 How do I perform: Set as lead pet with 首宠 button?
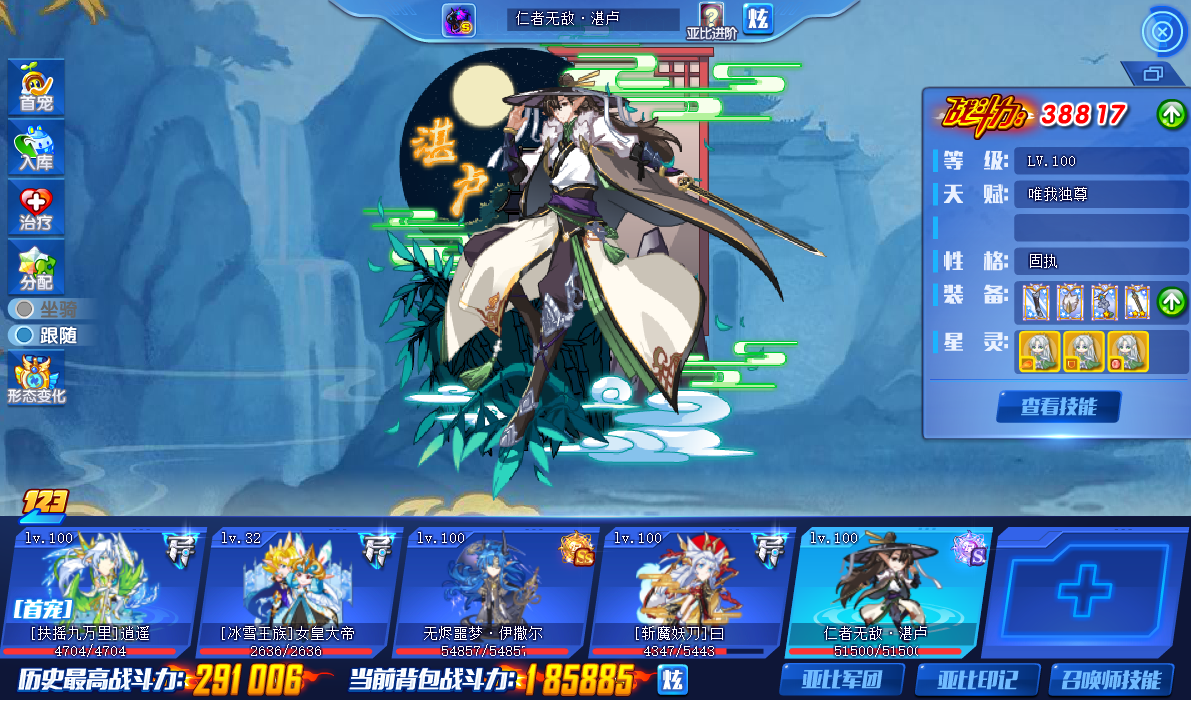point(36,87)
